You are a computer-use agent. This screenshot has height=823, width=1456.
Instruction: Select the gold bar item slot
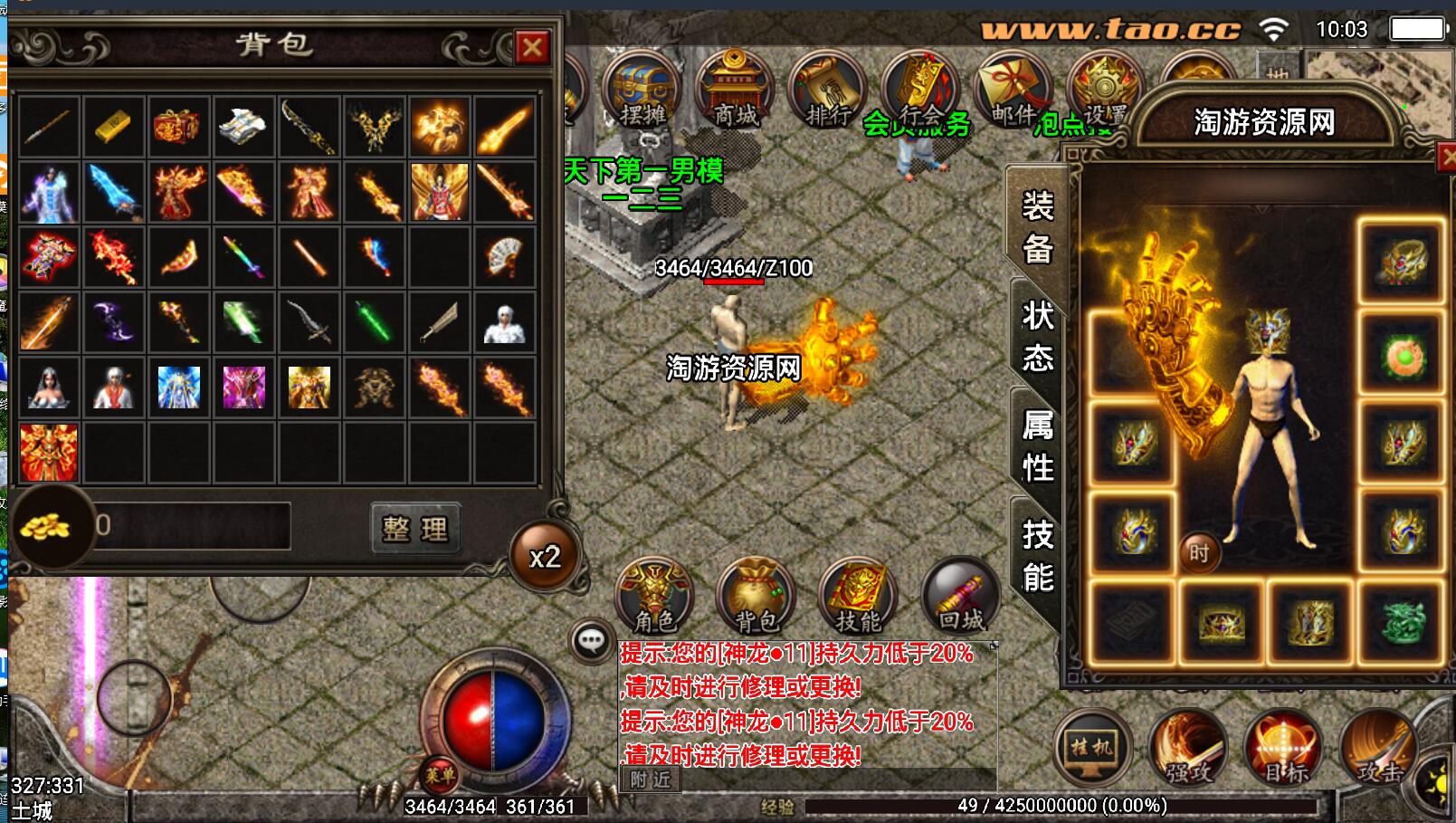coord(113,127)
